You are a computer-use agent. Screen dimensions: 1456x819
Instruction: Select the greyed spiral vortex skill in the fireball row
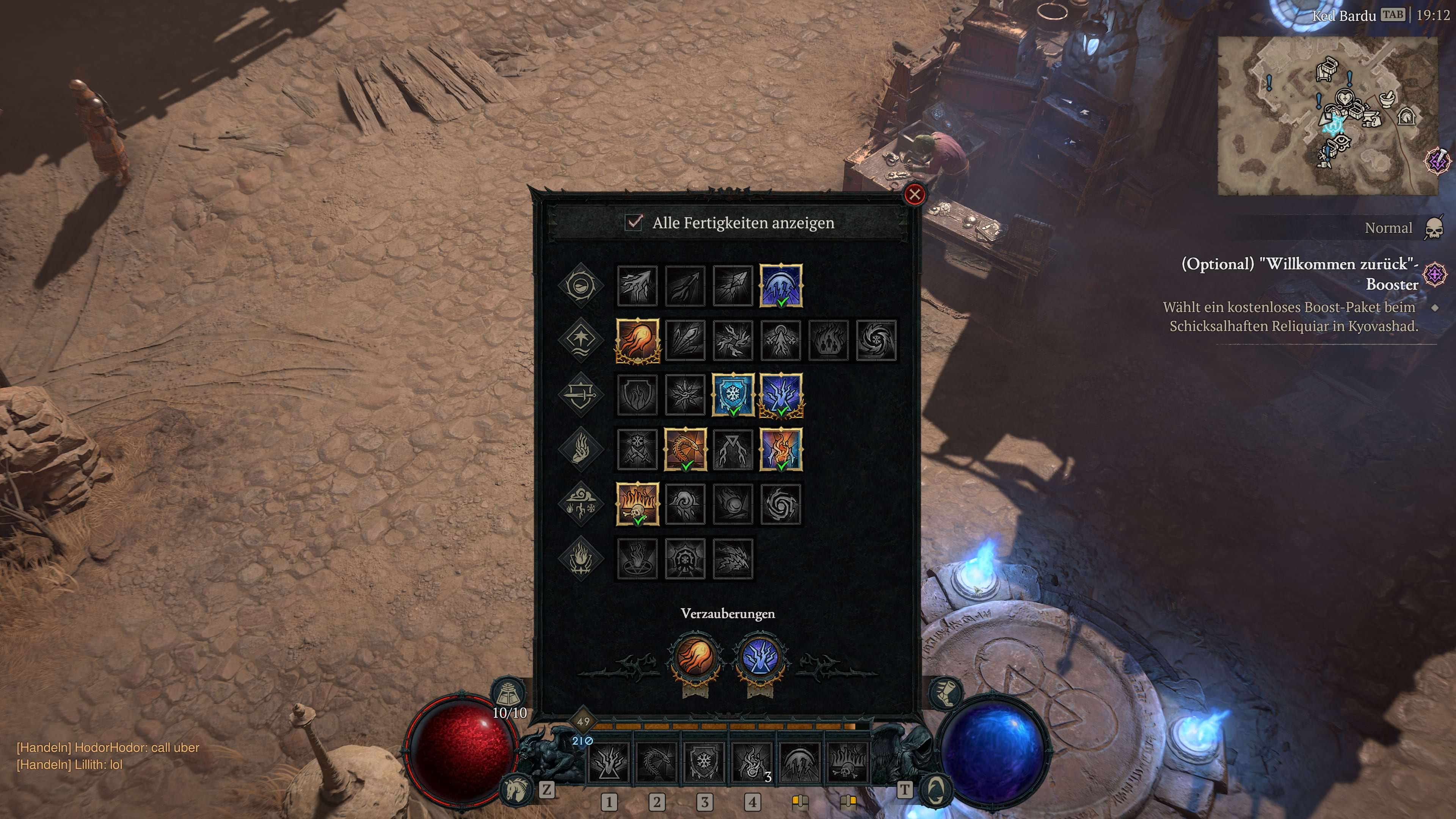click(x=876, y=340)
